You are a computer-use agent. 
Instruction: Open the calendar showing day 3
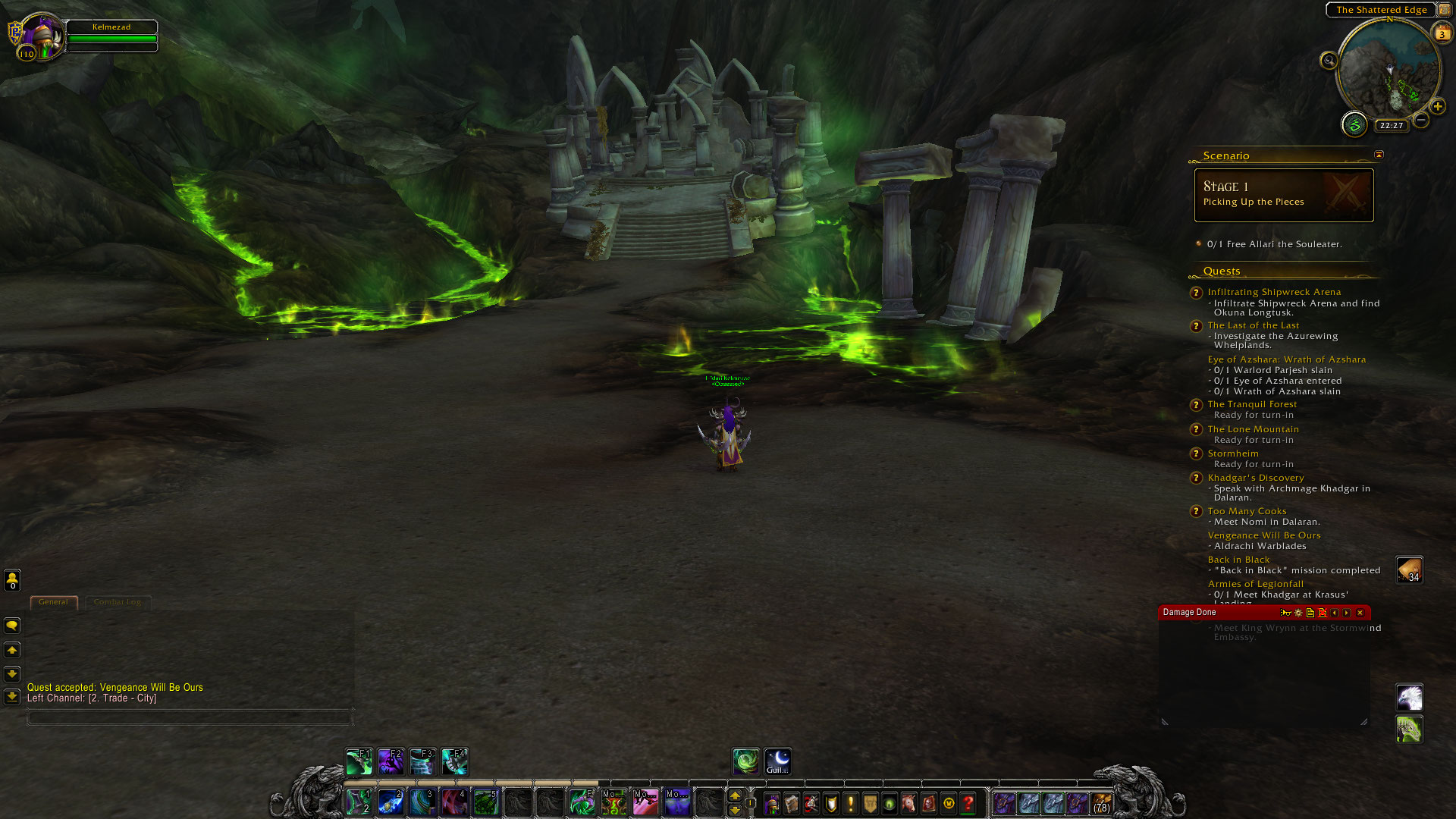coord(1442,33)
